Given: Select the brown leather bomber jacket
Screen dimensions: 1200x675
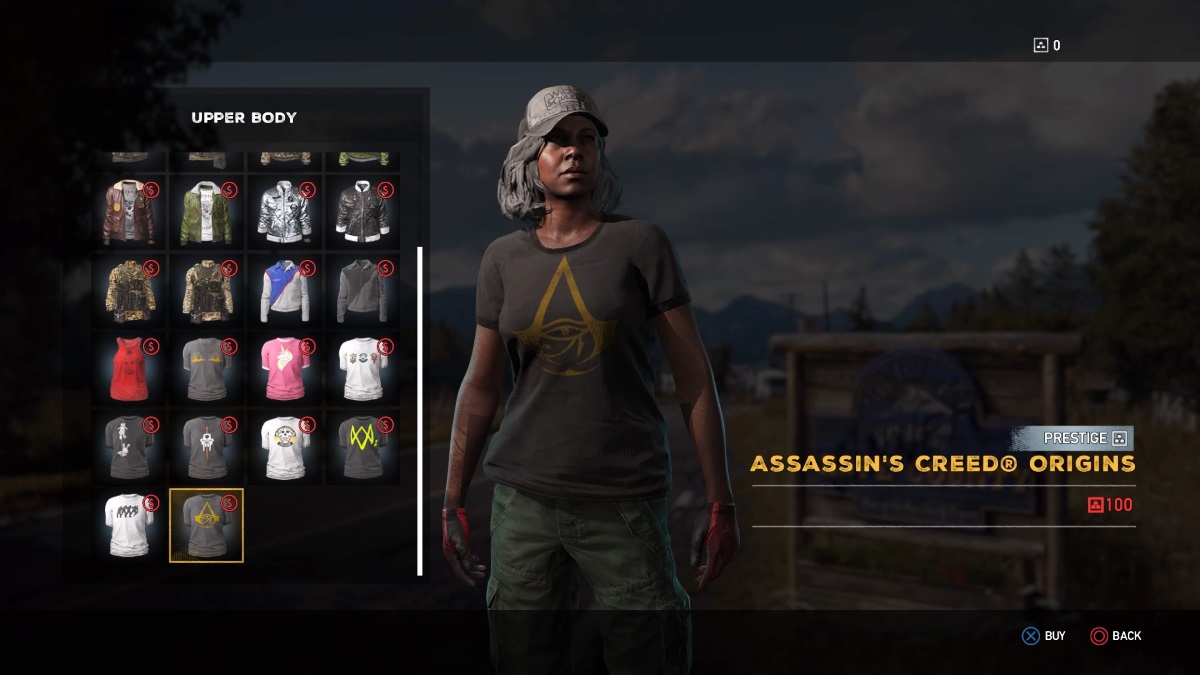Looking at the screenshot, I should click(x=129, y=212).
